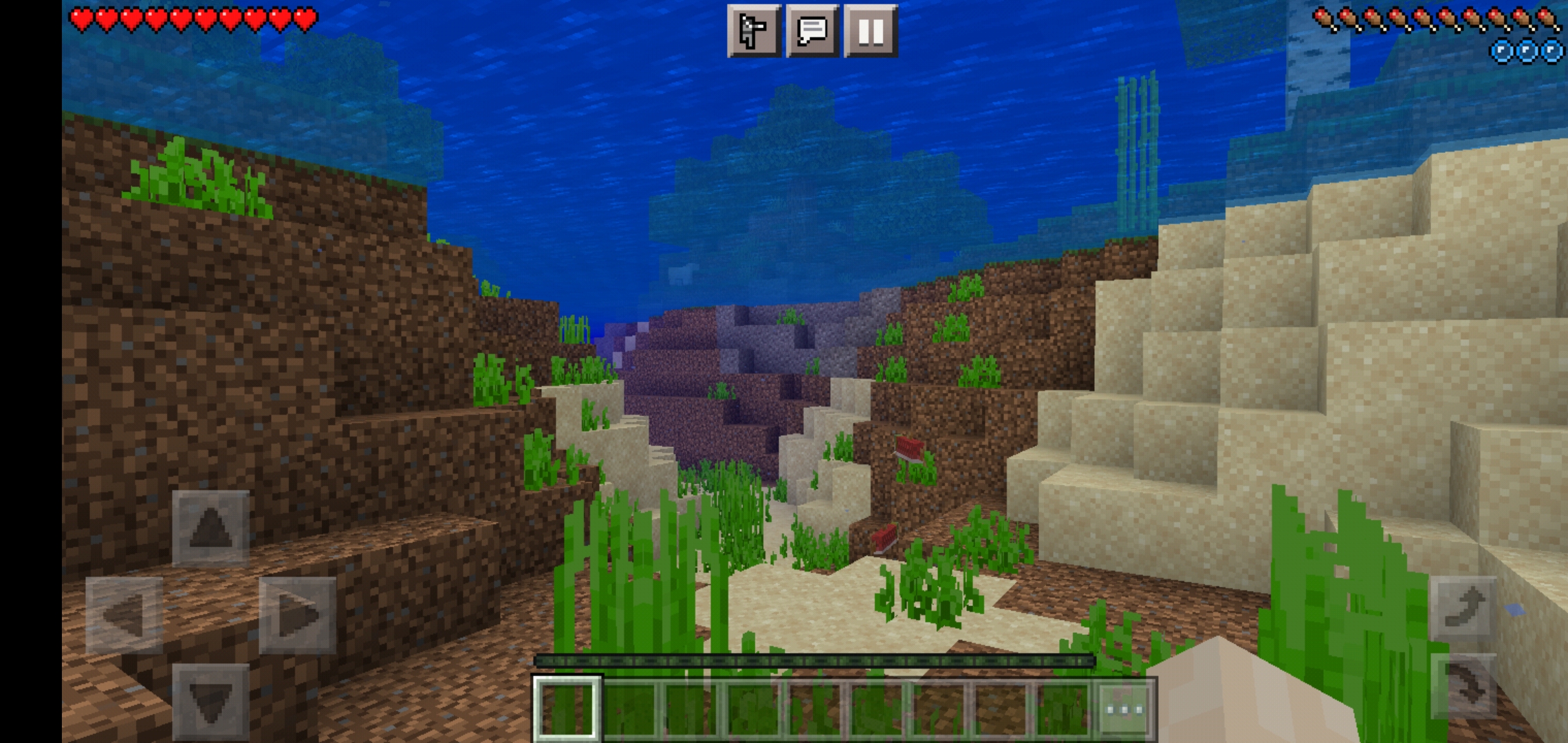The image size is (1568, 743).
Task: Open the chat window
Action: pos(812,31)
